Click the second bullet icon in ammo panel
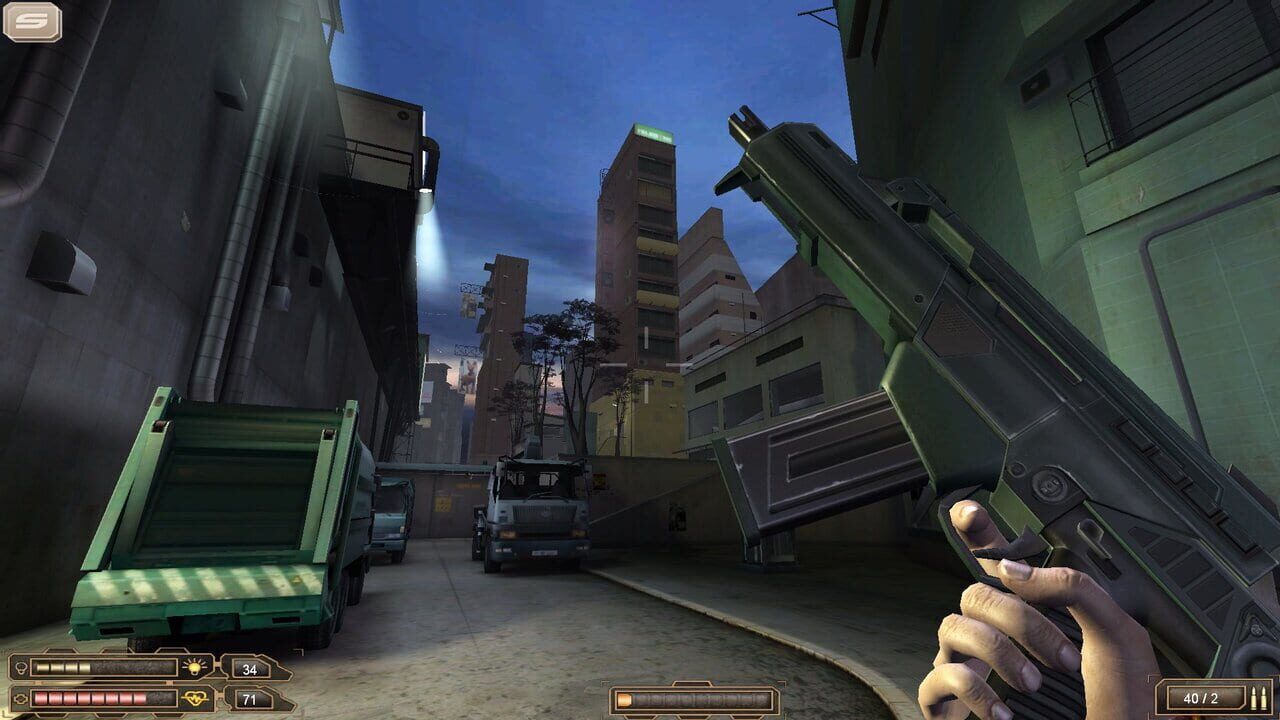Viewport: 1280px width, 720px height. 1264,698
